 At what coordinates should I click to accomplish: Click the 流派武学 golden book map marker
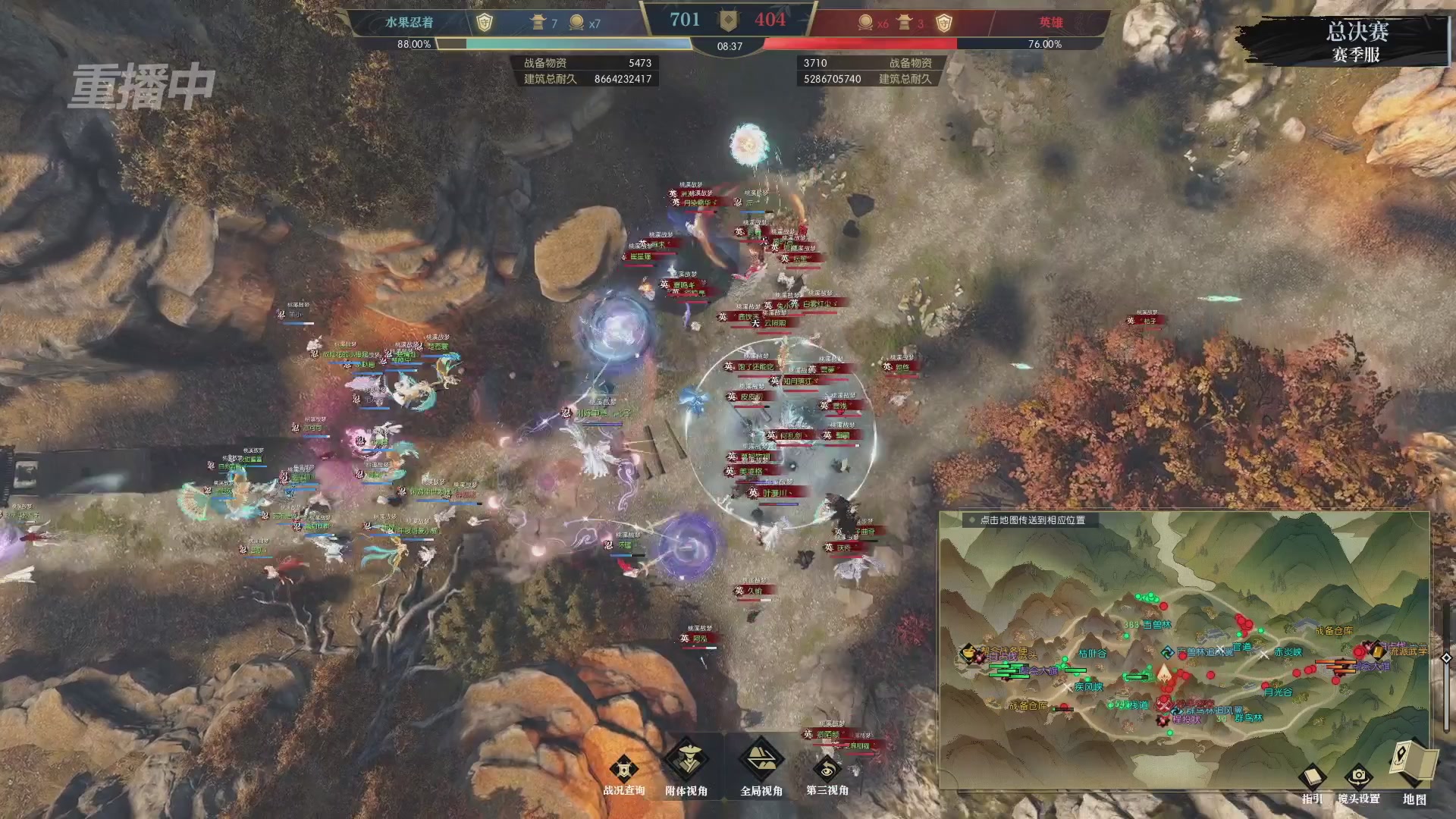(x=1376, y=651)
